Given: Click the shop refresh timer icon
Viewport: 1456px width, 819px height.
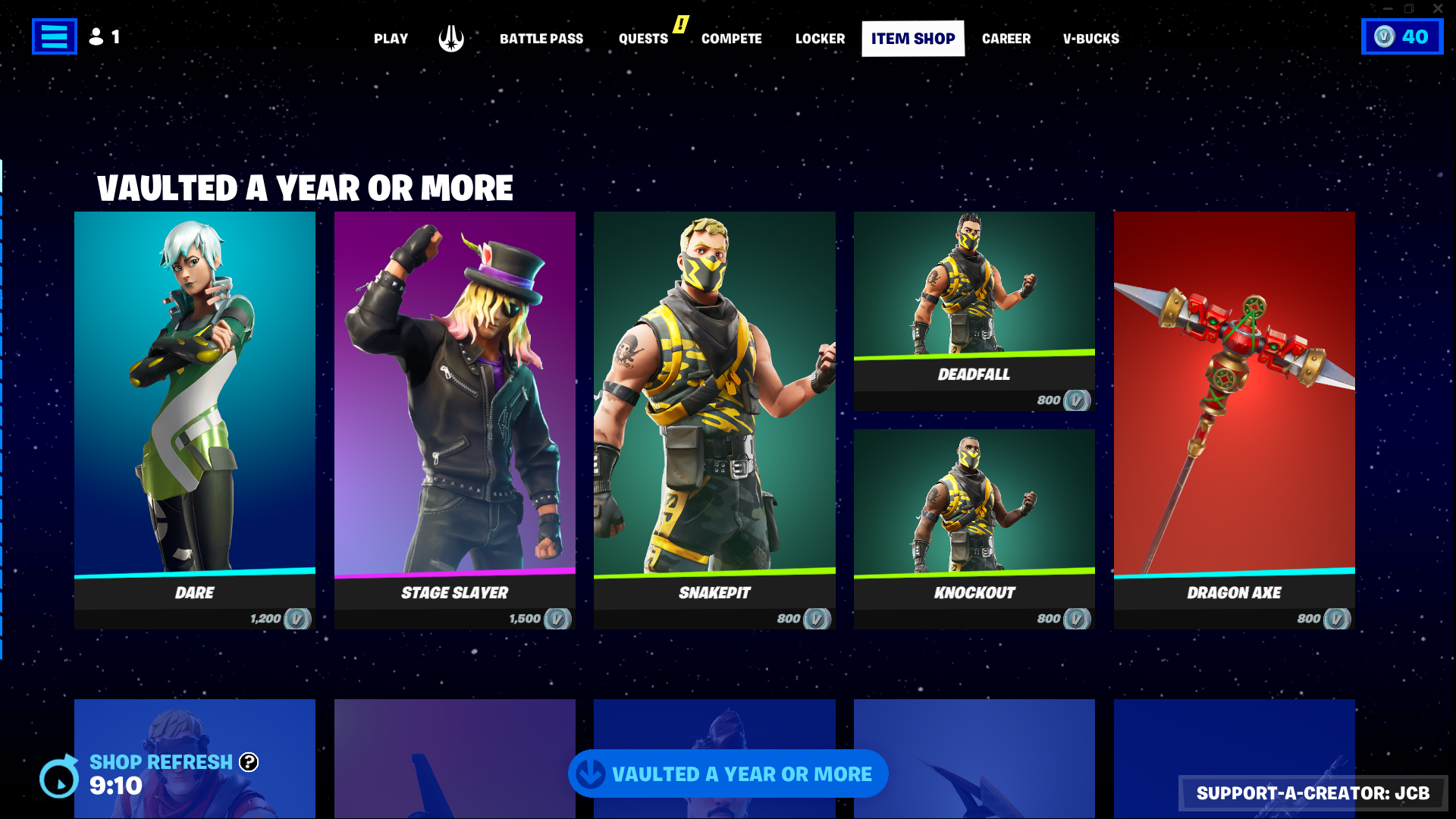Looking at the screenshot, I should click(58, 777).
